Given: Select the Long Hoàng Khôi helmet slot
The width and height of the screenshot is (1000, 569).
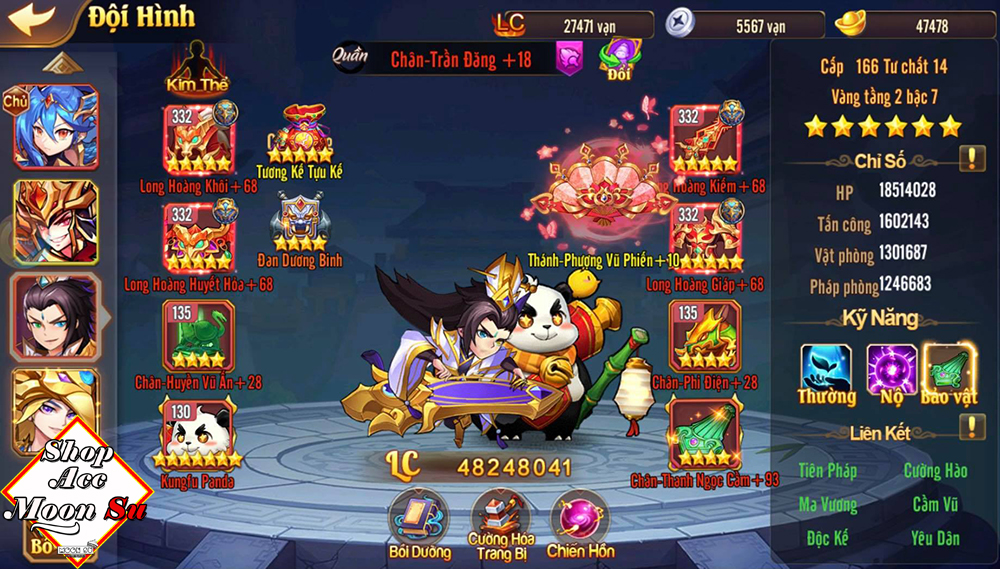Looking at the screenshot, I should [198, 139].
